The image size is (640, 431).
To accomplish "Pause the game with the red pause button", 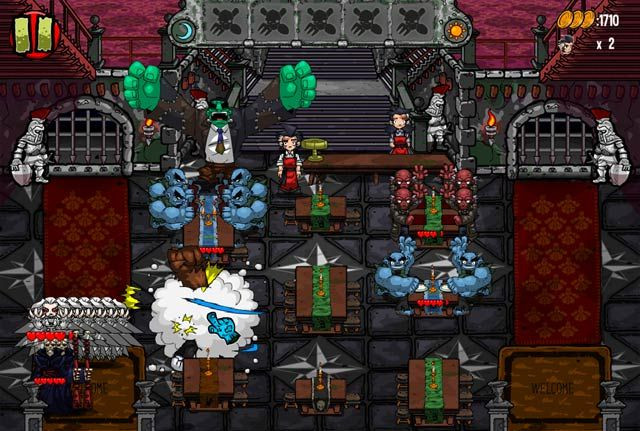I will click(35, 32).
